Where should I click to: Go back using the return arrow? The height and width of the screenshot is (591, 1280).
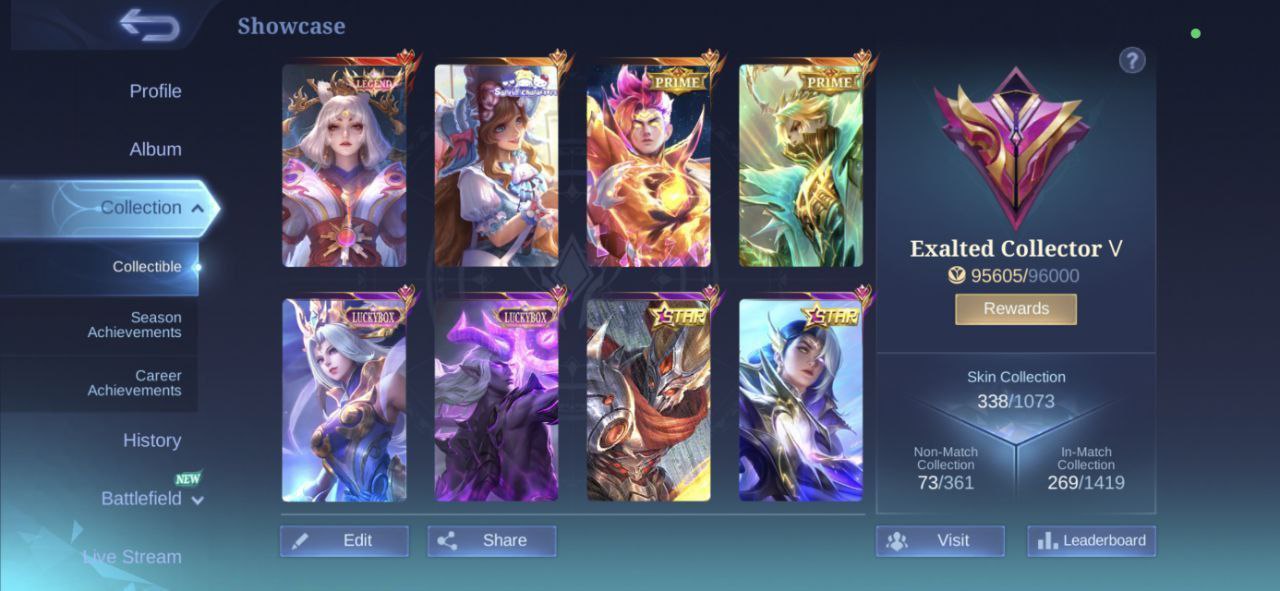(x=149, y=25)
